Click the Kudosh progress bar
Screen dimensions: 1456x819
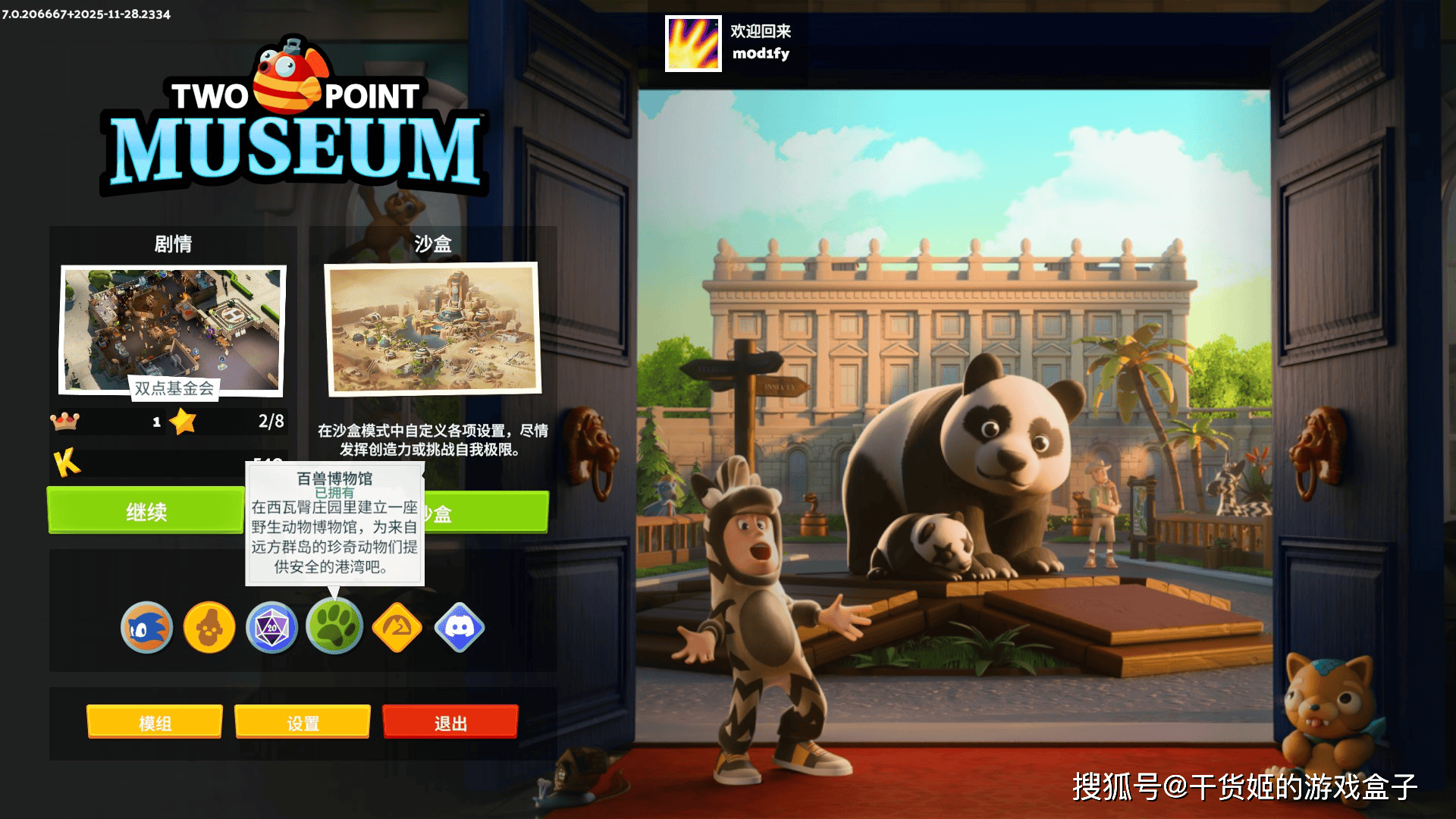[182, 464]
